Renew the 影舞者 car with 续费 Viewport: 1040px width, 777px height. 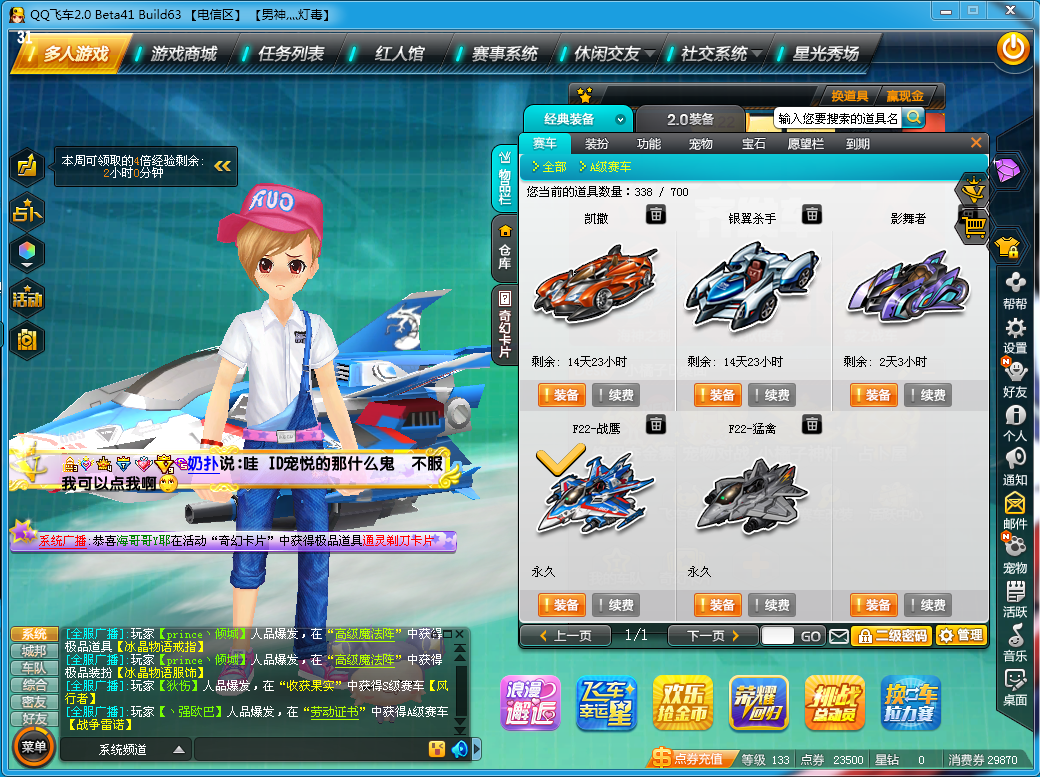coord(927,395)
